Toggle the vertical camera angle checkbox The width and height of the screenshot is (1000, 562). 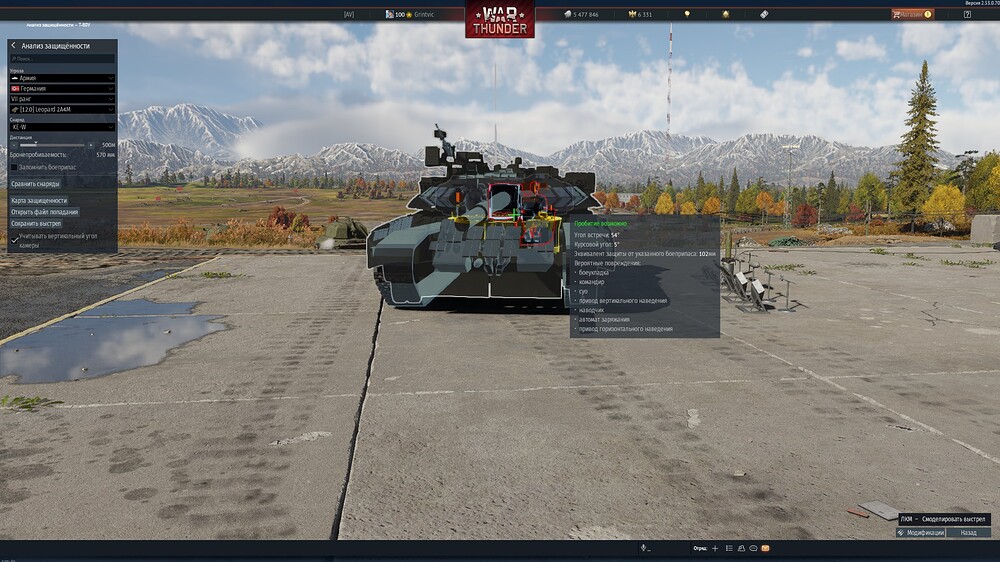14,238
